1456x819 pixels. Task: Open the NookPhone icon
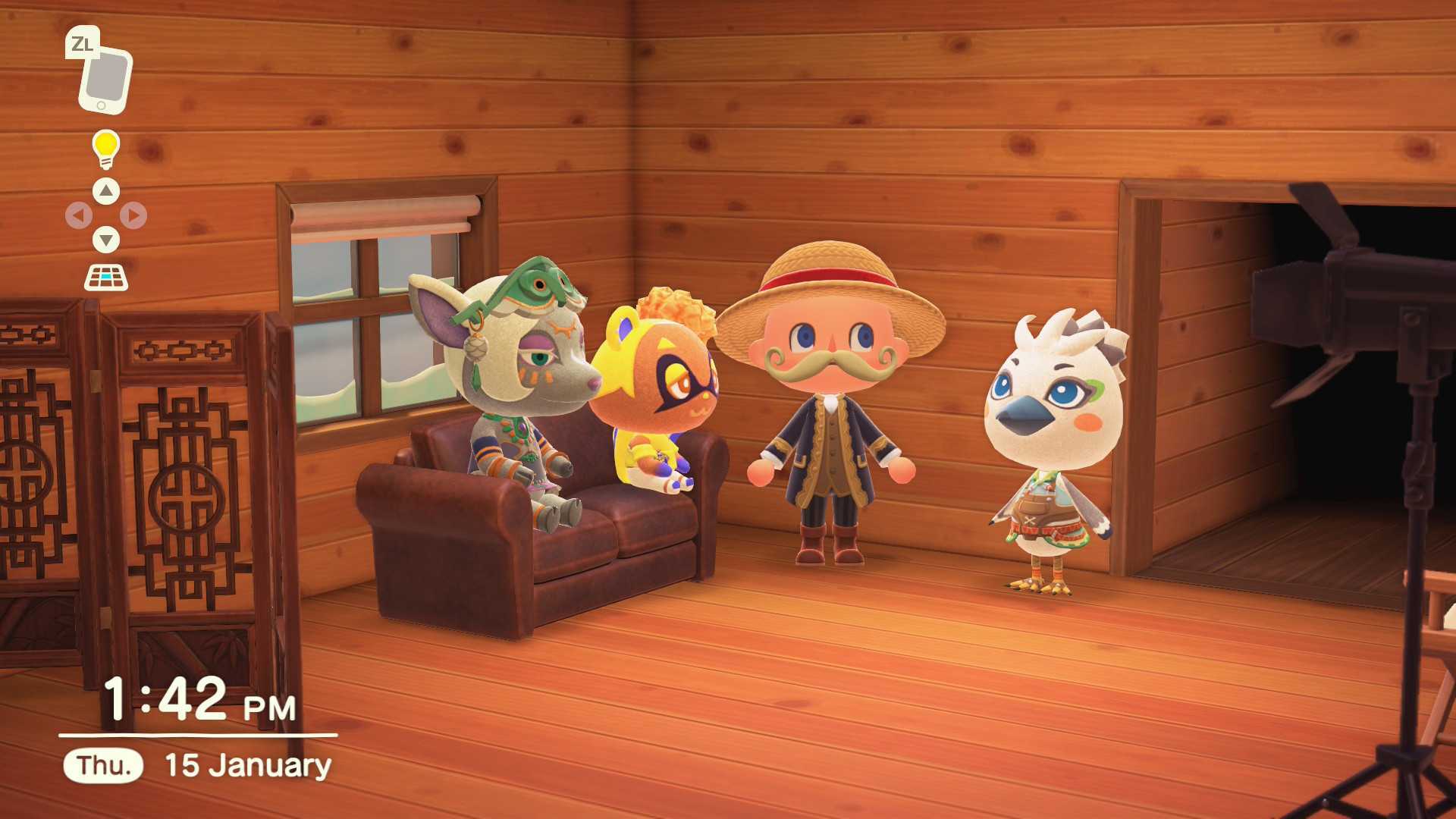(105, 79)
